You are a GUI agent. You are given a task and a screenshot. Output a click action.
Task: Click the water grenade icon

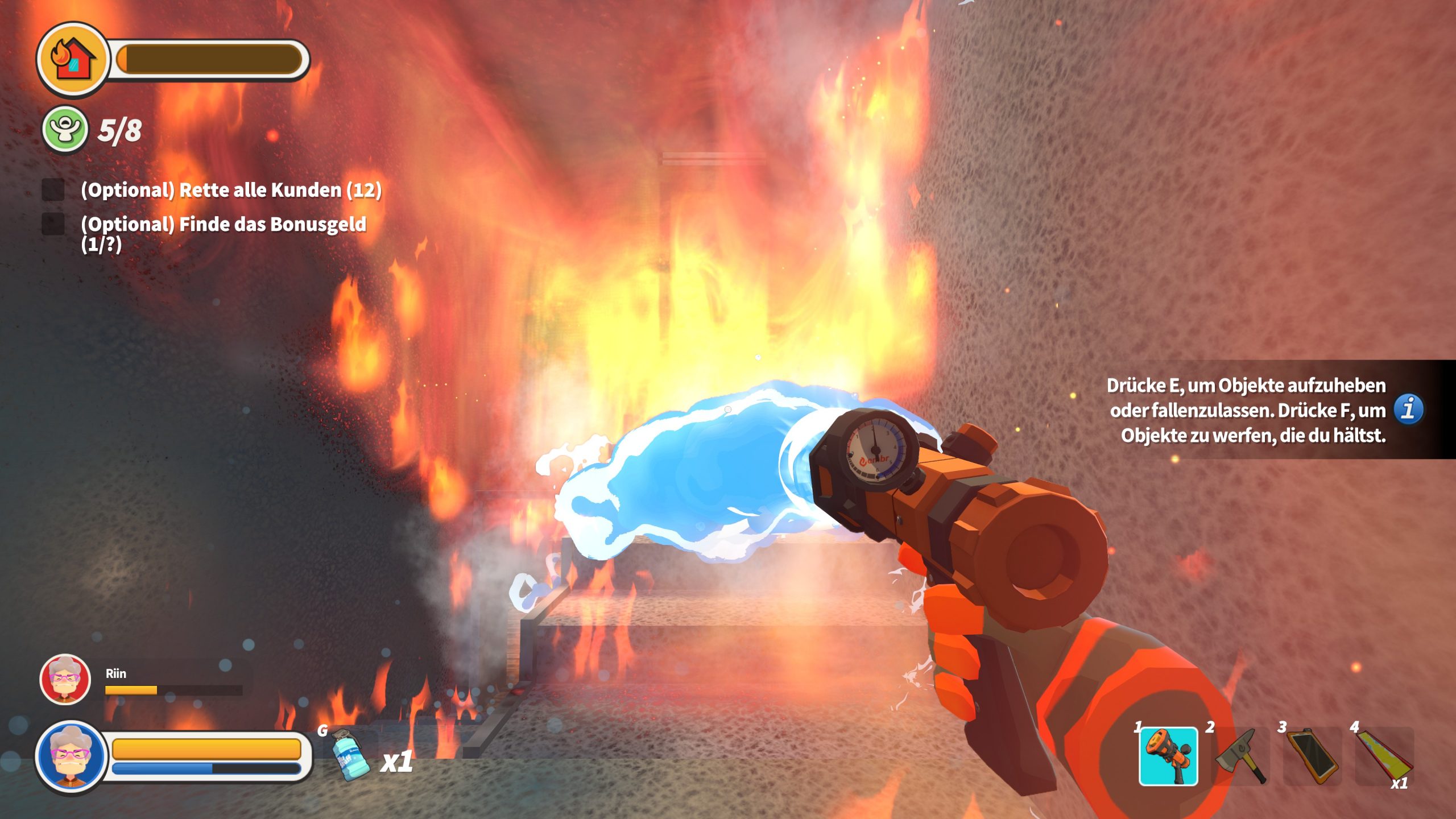(x=348, y=755)
